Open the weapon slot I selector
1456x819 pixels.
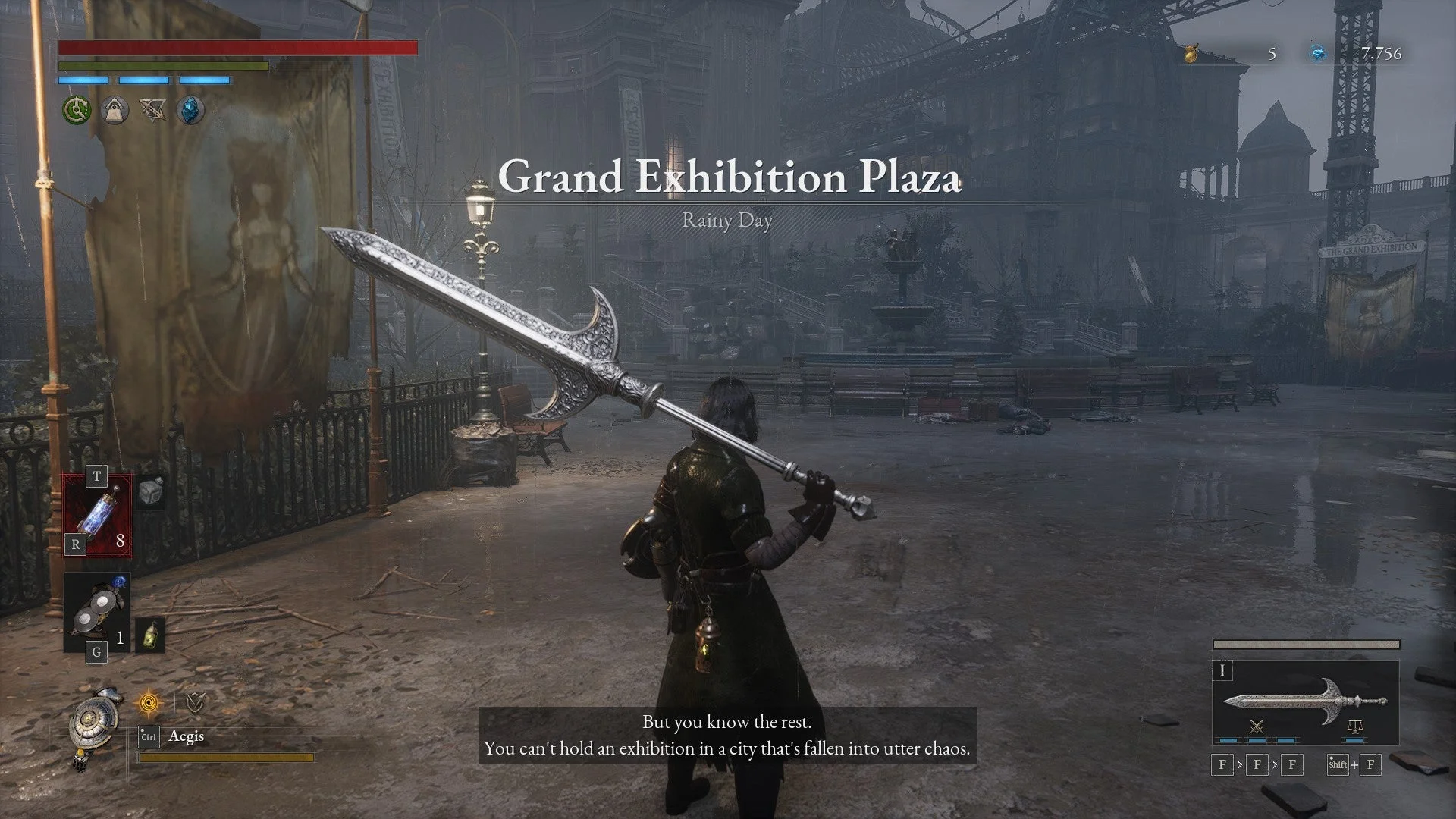click(1223, 670)
